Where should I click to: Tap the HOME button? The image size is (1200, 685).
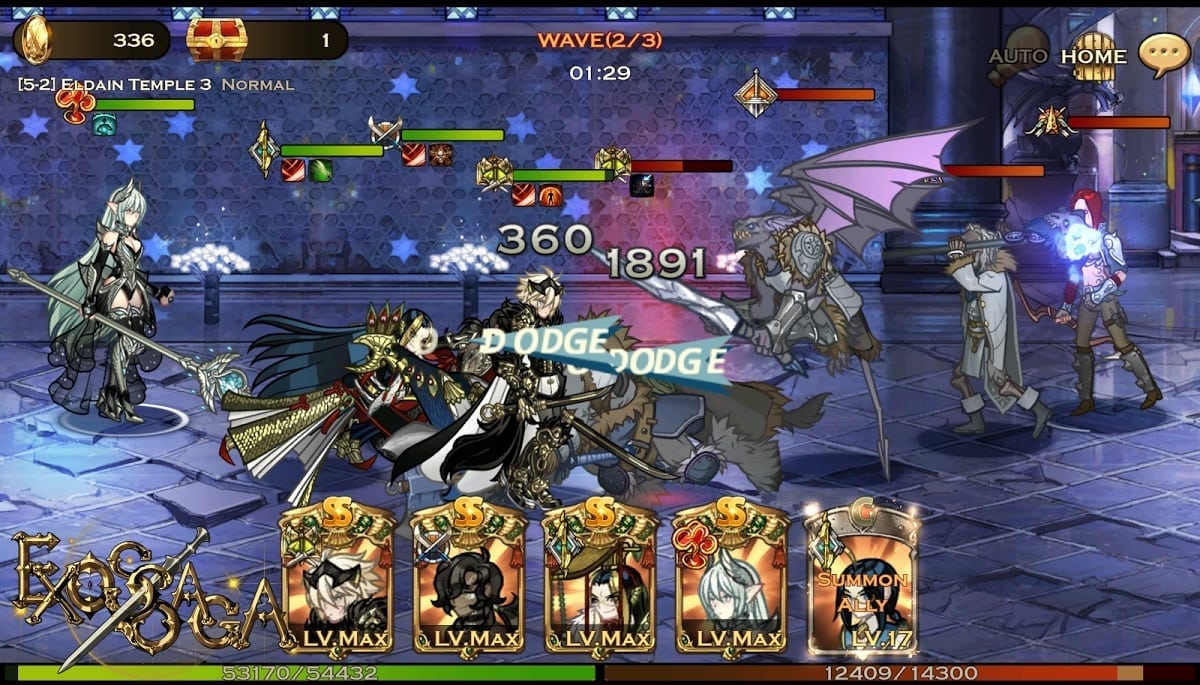1093,56
